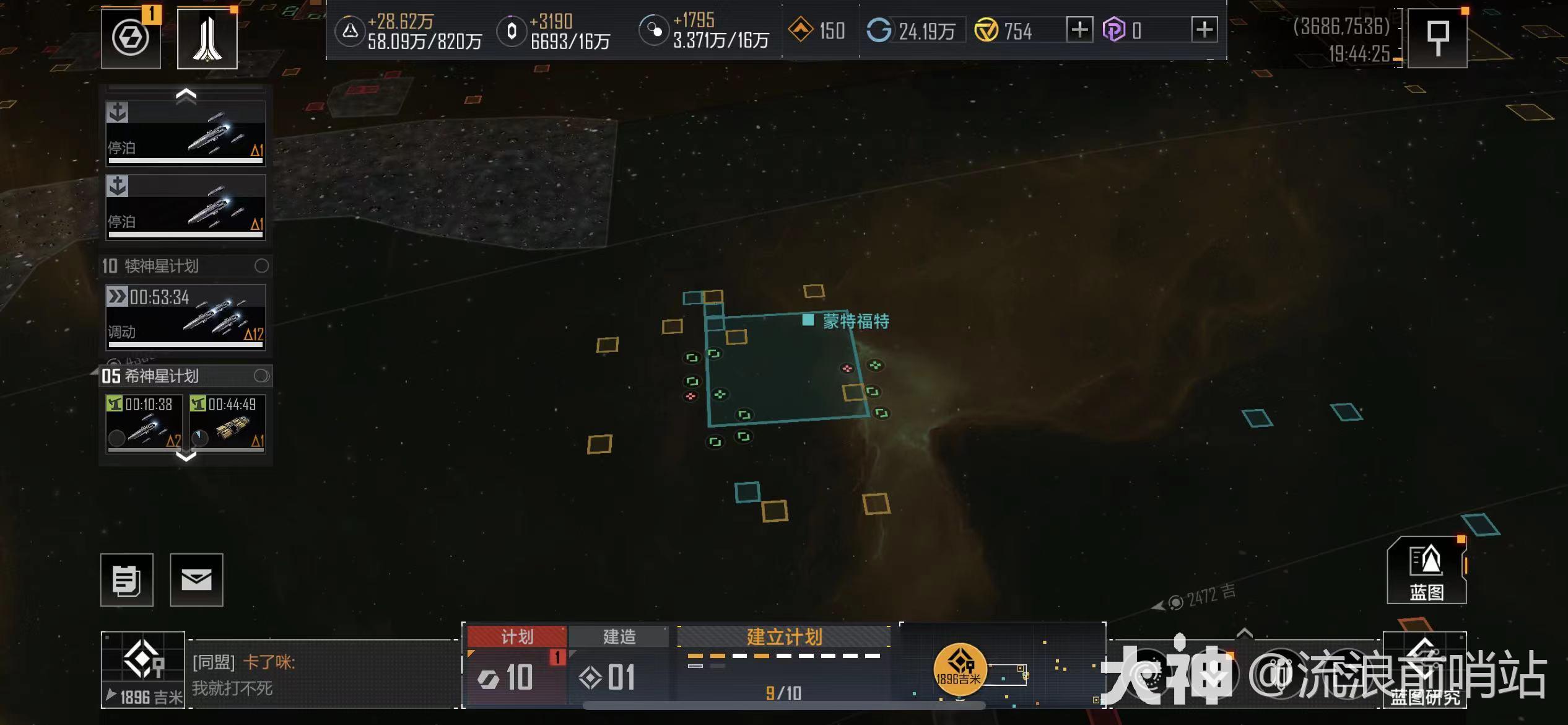Open the mission log clipboard icon
1568x725 pixels.
pyautogui.click(x=127, y=580)
